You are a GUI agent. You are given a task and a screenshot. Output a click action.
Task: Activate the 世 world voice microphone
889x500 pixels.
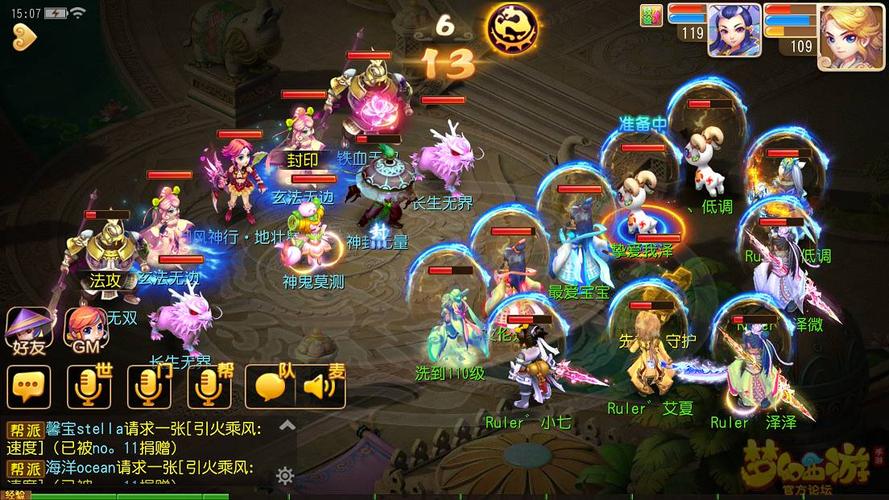point(87,386)
